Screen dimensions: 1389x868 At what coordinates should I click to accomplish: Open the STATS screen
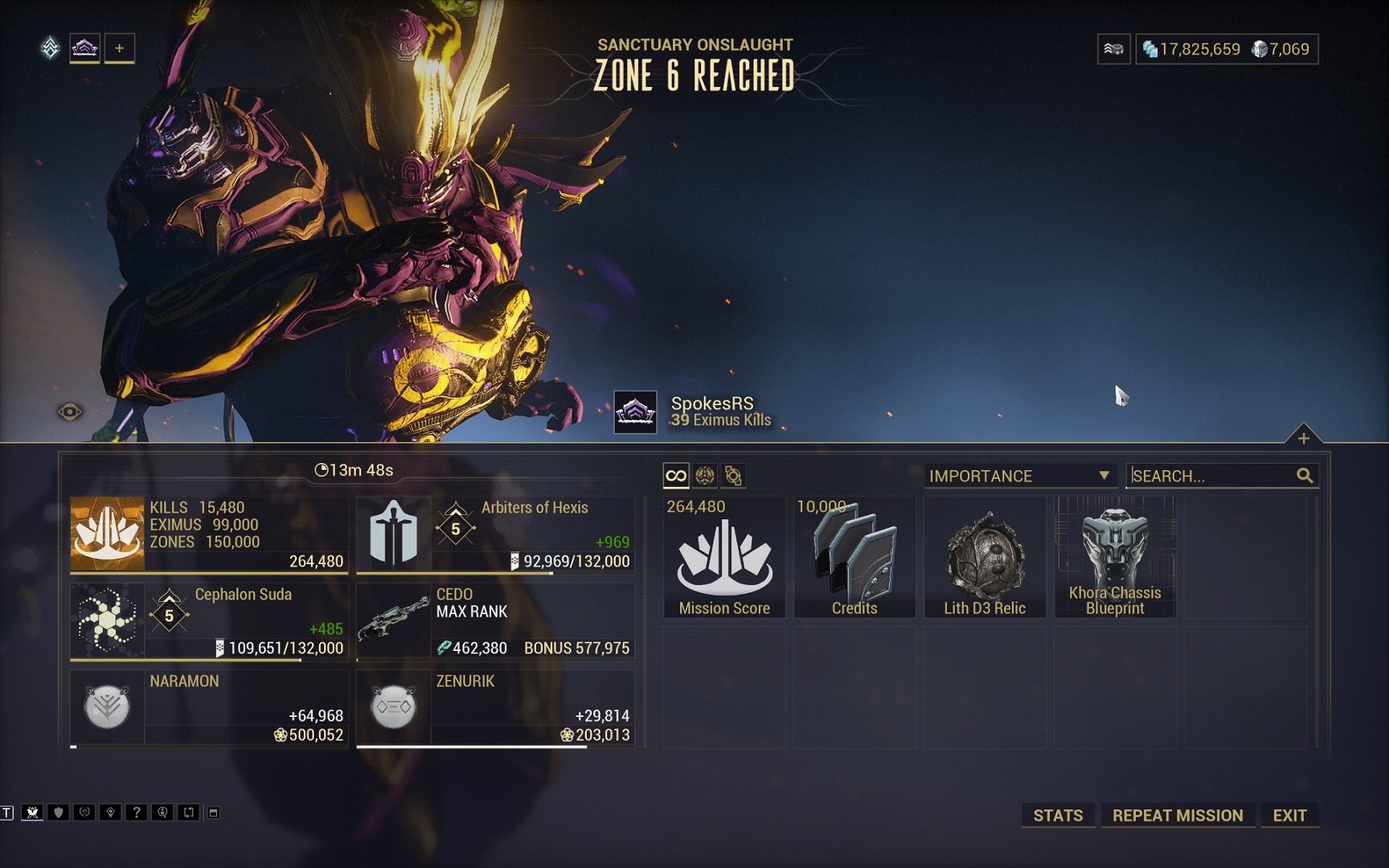click(1057, 815)
